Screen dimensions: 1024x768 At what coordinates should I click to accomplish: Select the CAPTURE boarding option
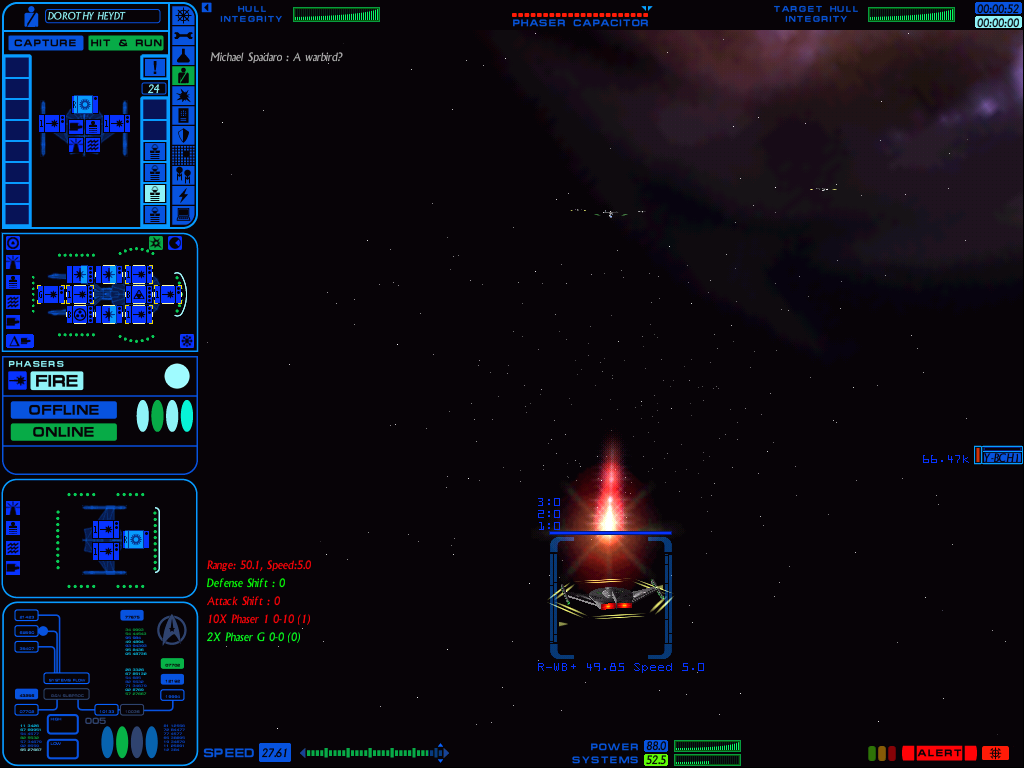pyautogui.click(x=45, y=43)
